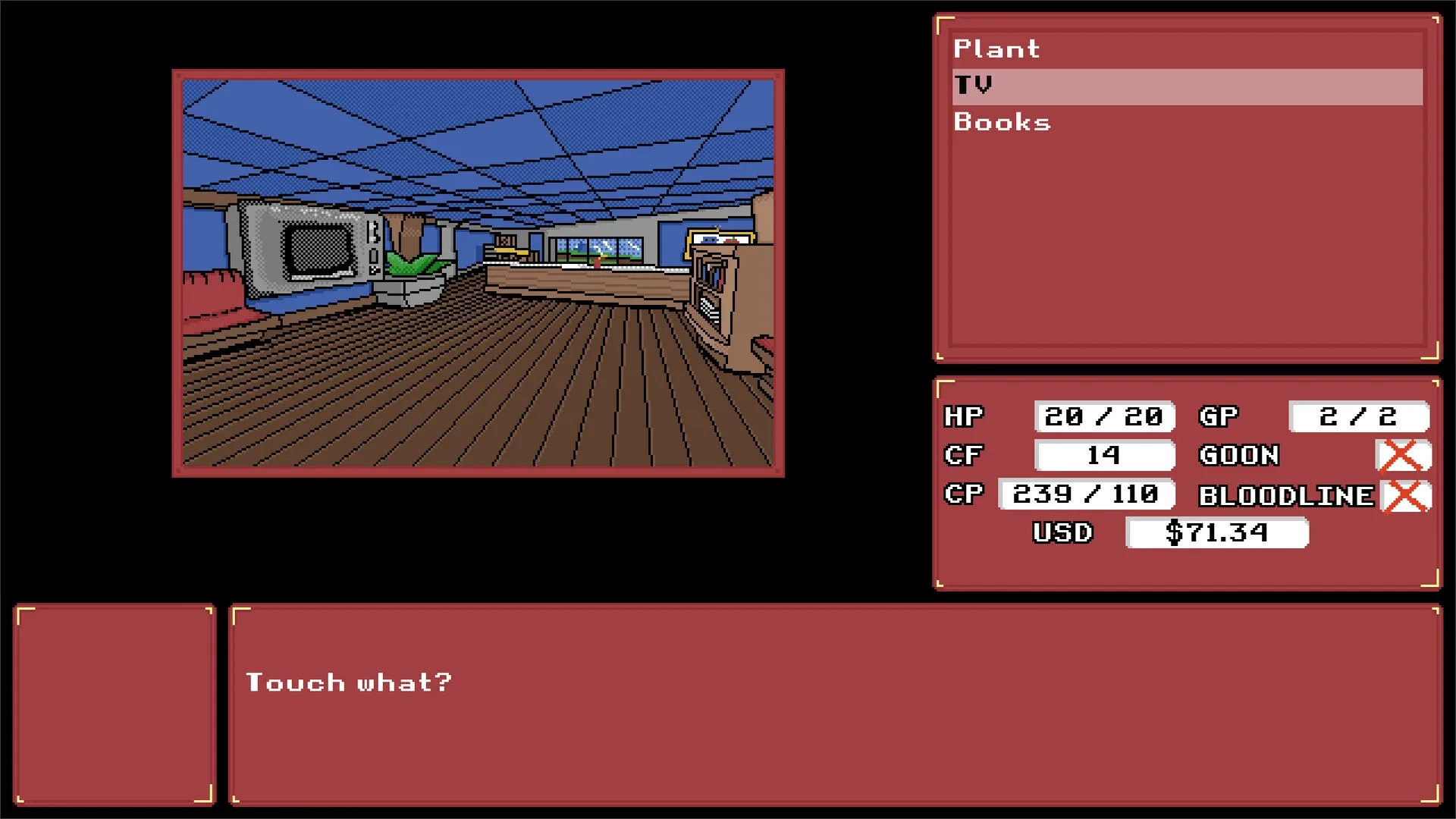This screenshot has width=1456, height=819.
Task: Click the CP value showing 239 / 110
Action: [x=1084, y=494]
